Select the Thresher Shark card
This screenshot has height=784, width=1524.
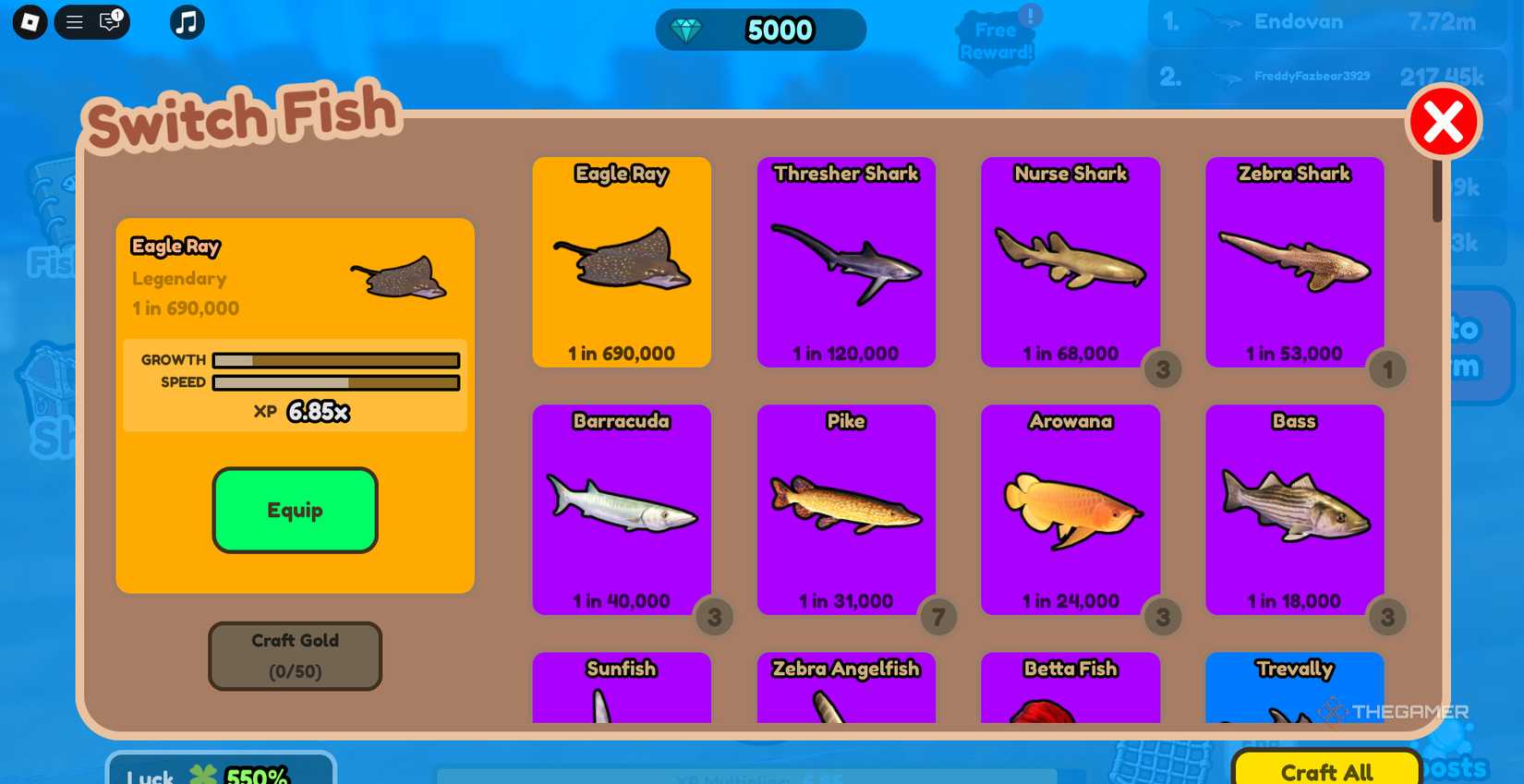845,262
